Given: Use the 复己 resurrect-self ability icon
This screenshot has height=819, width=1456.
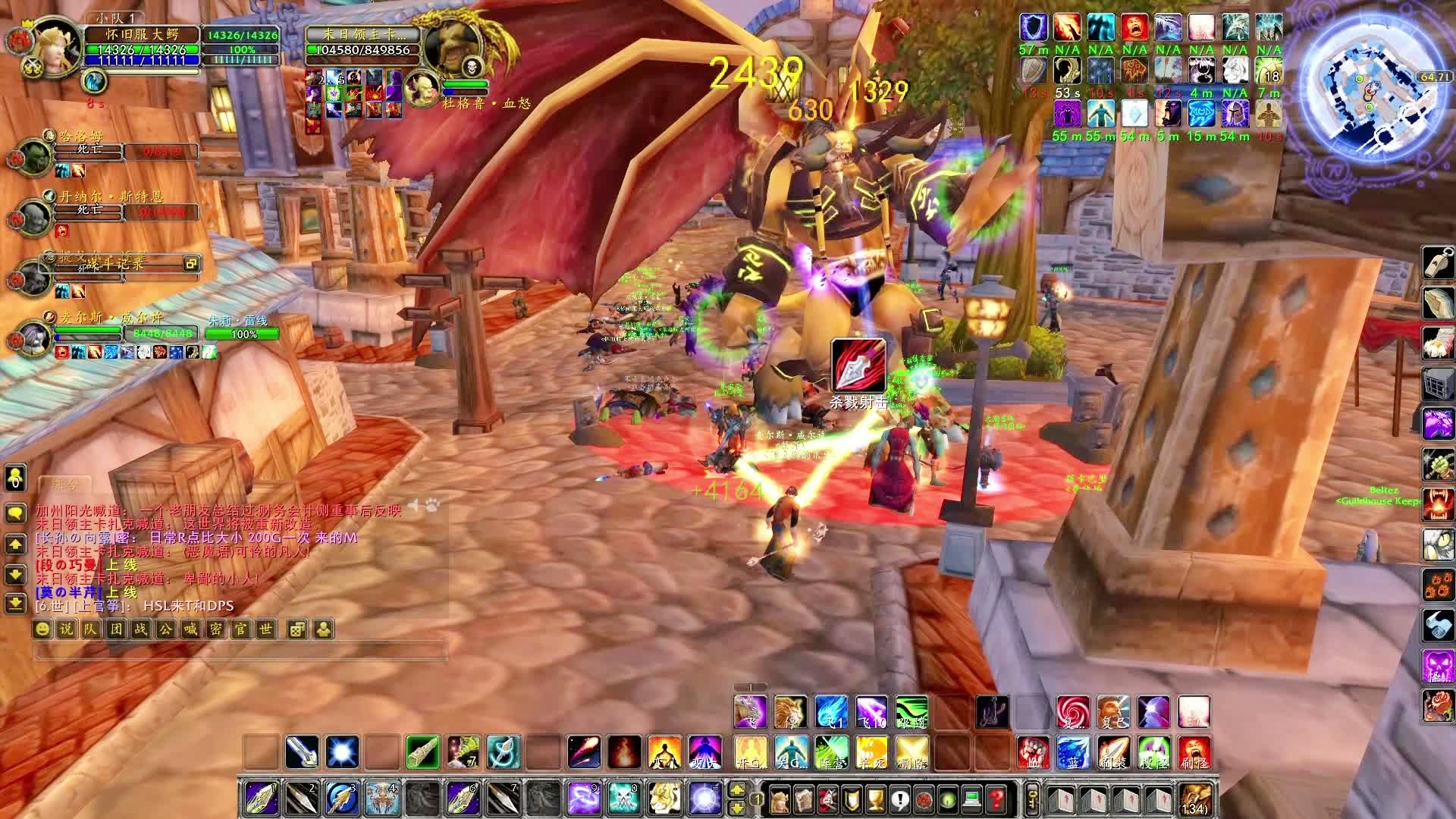Looking at the screenshot, I should (1112, 712).
